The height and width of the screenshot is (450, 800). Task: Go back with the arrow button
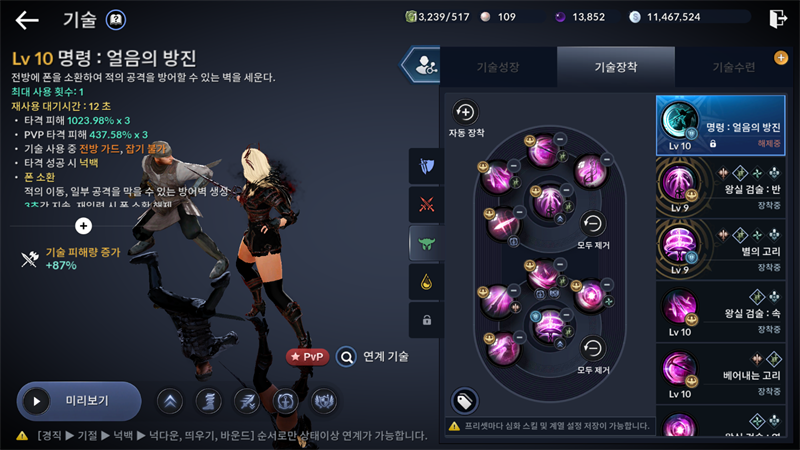[27, 19]
